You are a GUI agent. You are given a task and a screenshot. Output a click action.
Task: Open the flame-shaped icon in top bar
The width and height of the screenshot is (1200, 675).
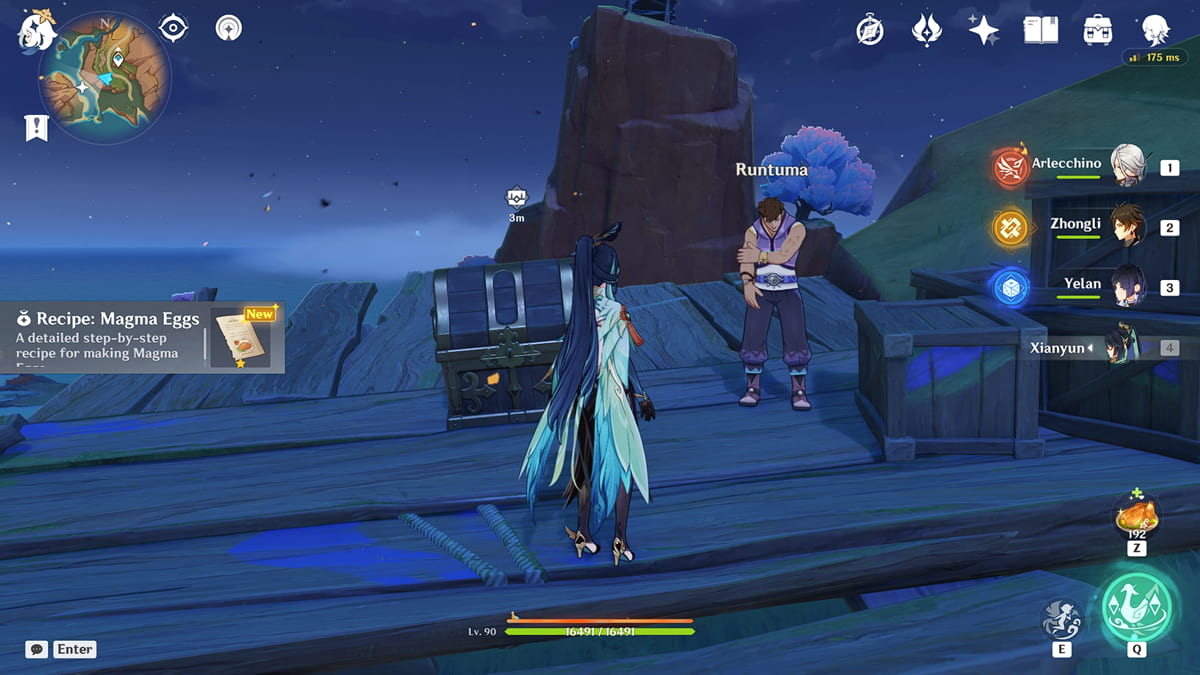[927, 30]
